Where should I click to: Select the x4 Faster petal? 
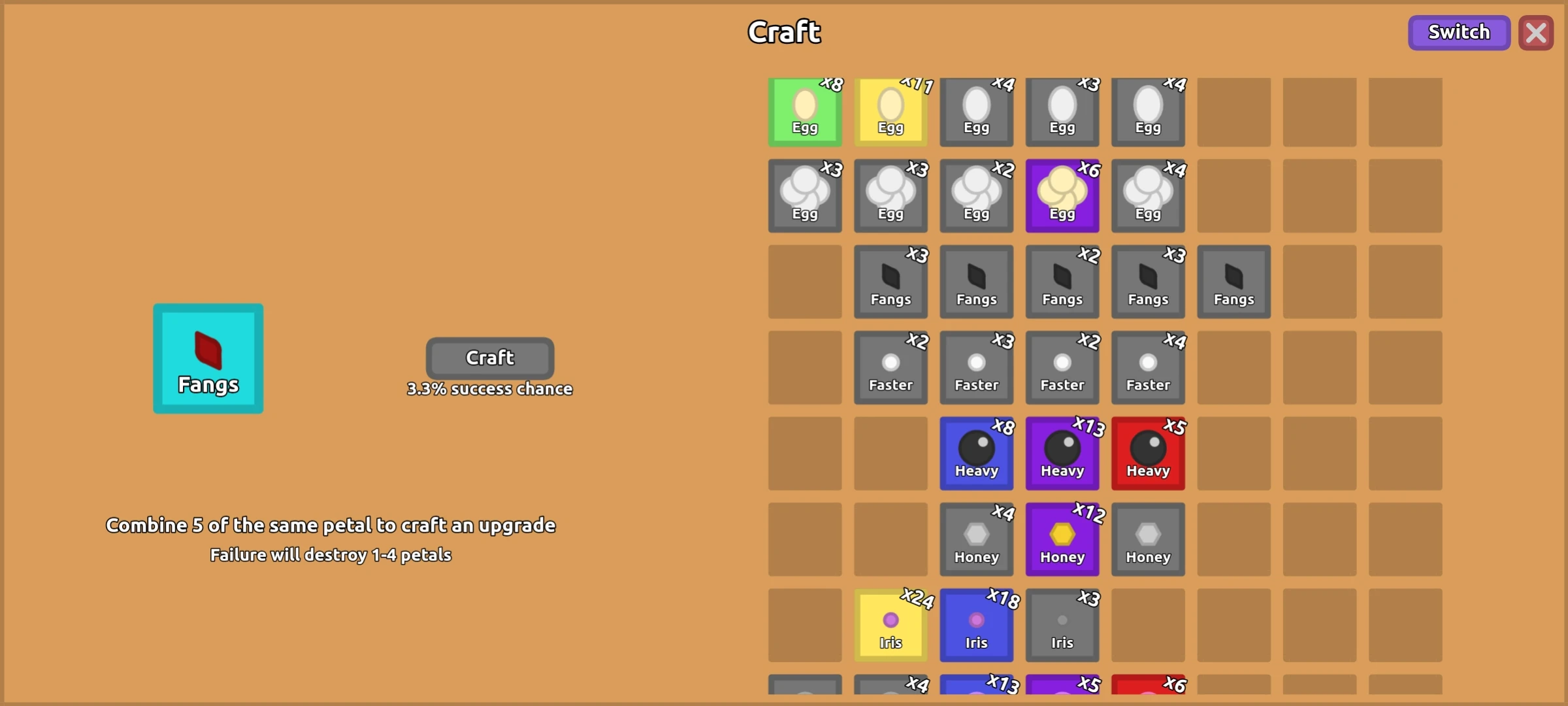(x=1148, y=367)
